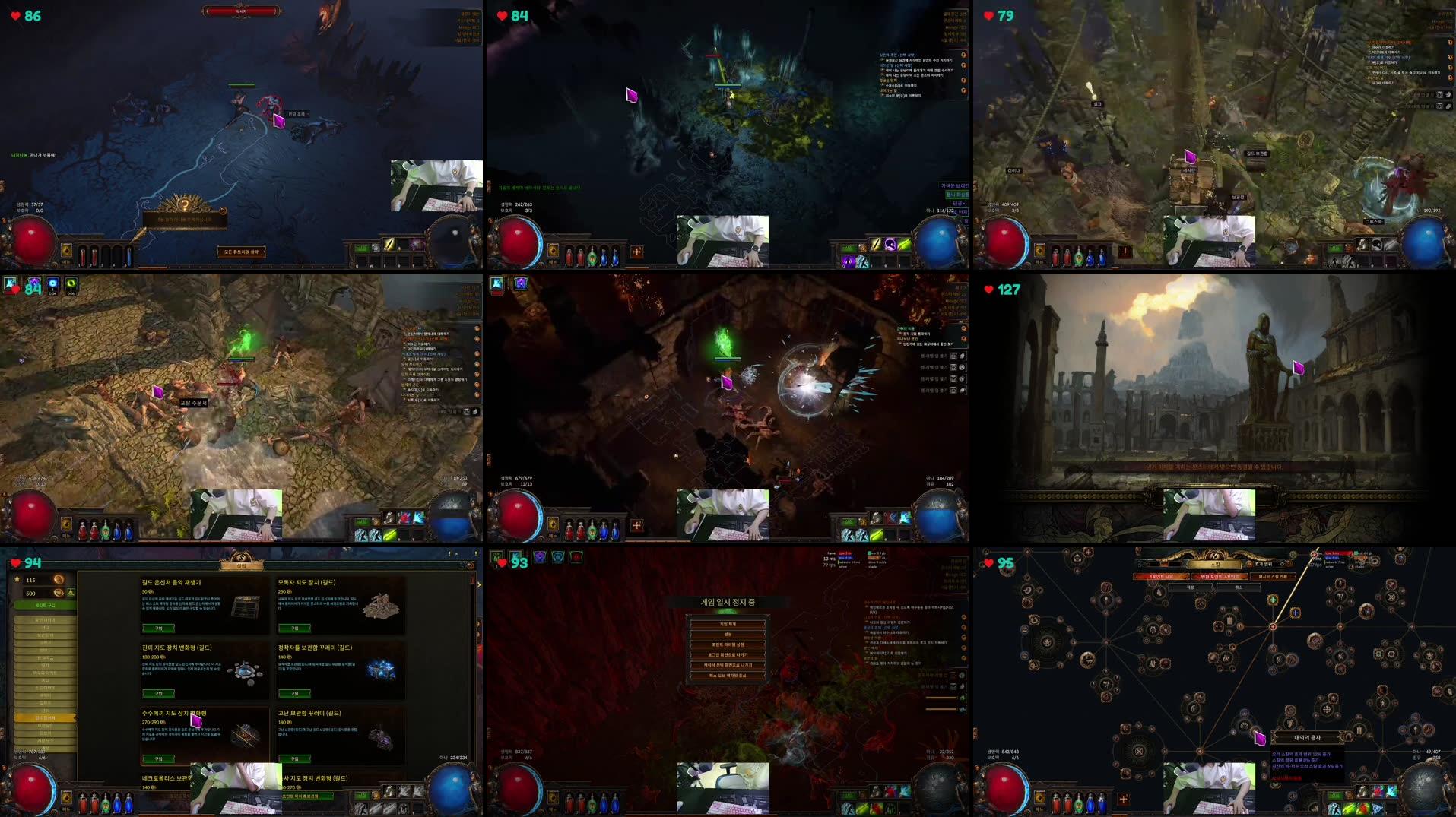The height and width of the screenshot is (817, 1456).
Task: Click the scroll arrow on the shop's right edge
Action: pyautogui.click(x=479, y=585)
